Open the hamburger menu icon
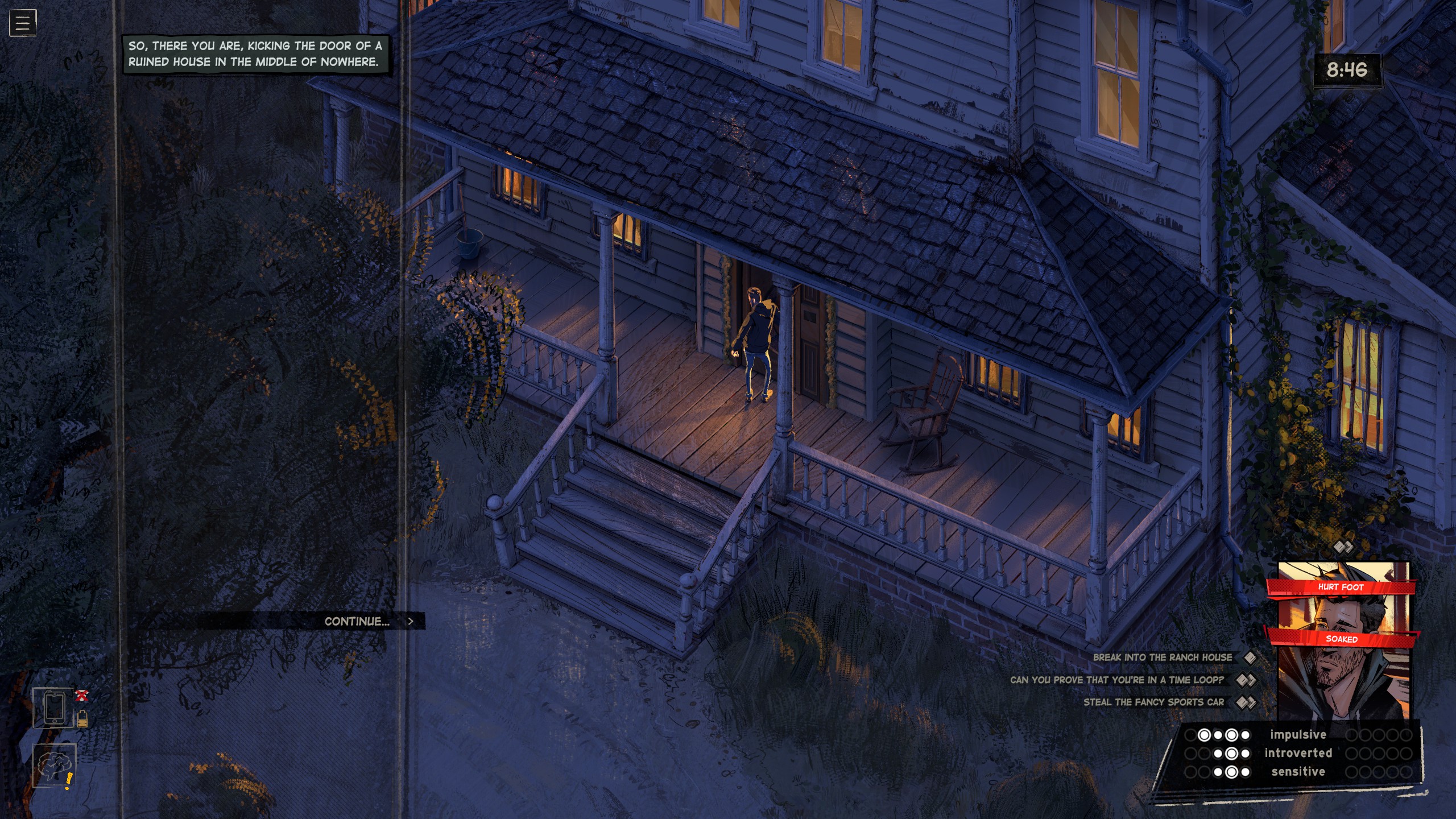 pos(23,23)
